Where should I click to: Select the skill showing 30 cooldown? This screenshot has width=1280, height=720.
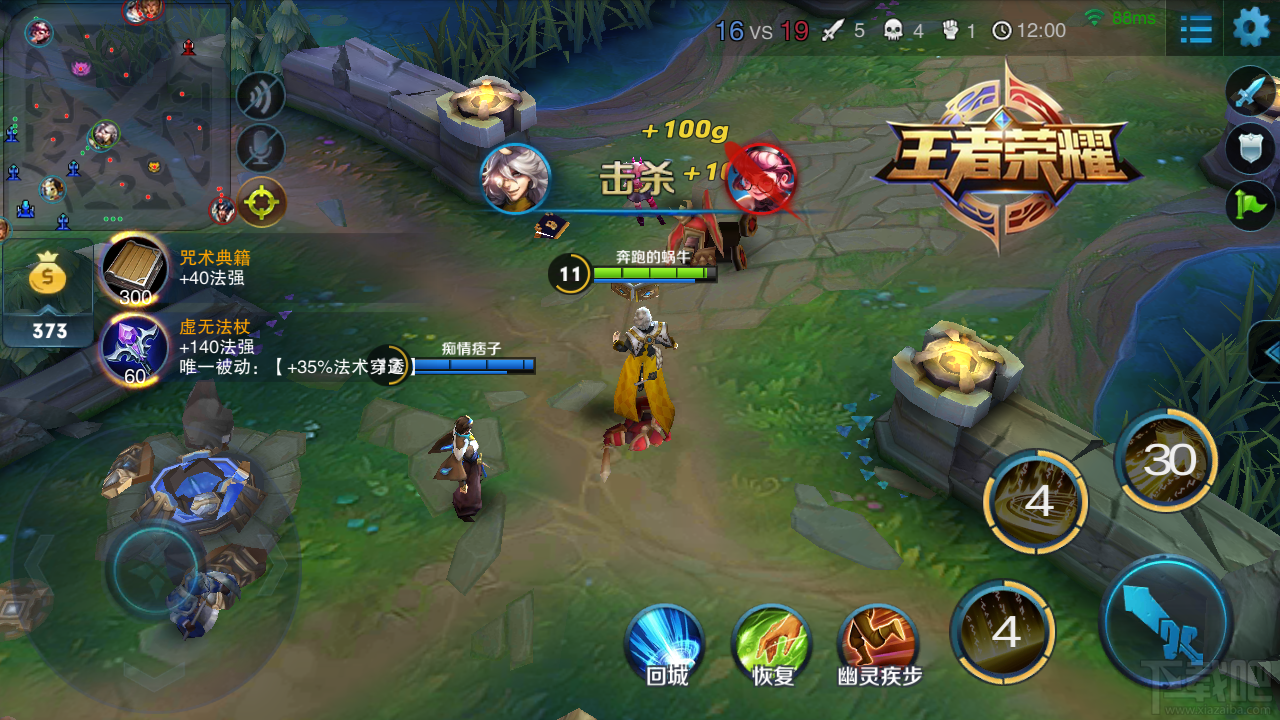pos(1166,461)
